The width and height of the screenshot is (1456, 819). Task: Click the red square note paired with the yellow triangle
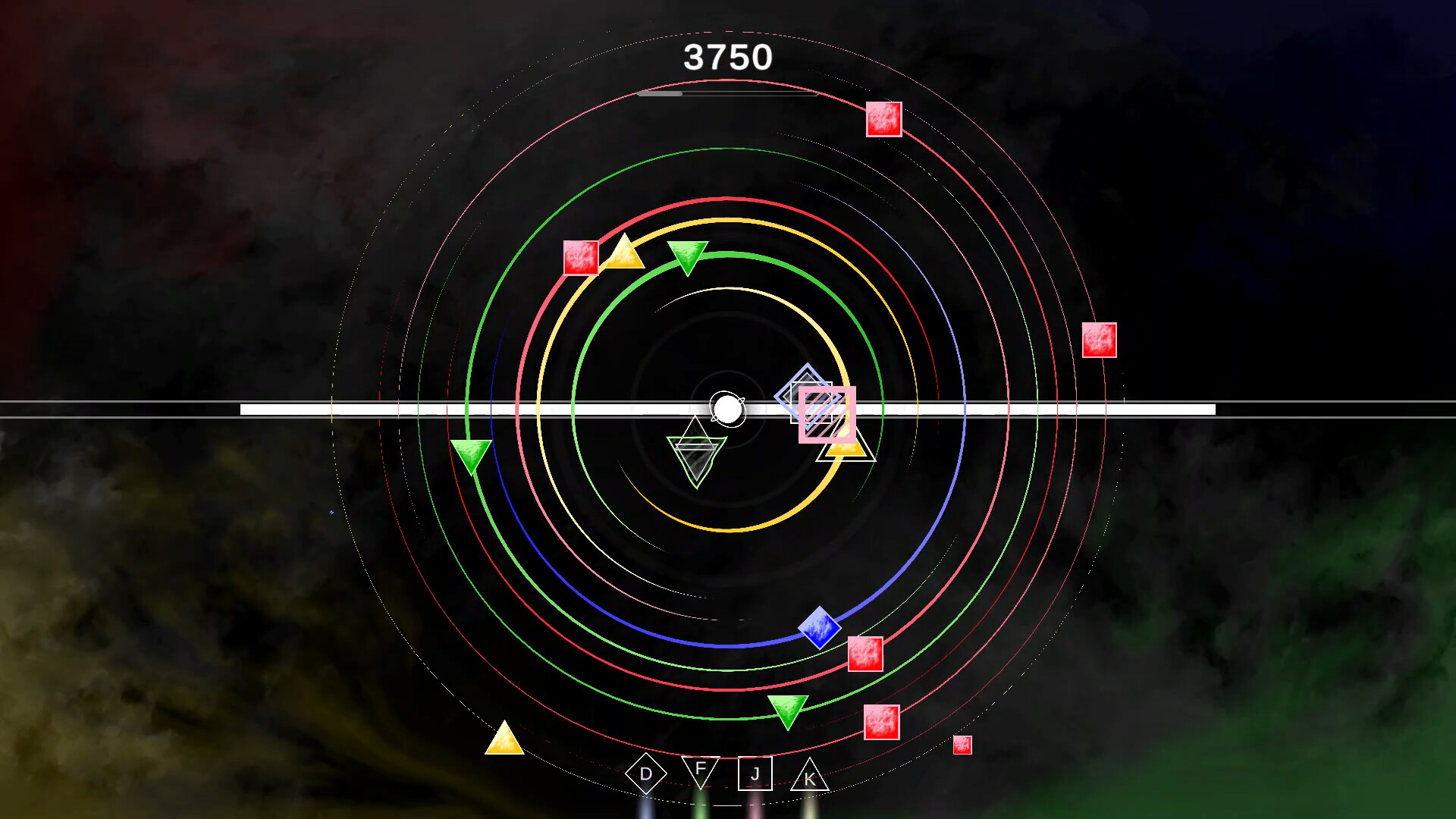click(x=581, y=256)
